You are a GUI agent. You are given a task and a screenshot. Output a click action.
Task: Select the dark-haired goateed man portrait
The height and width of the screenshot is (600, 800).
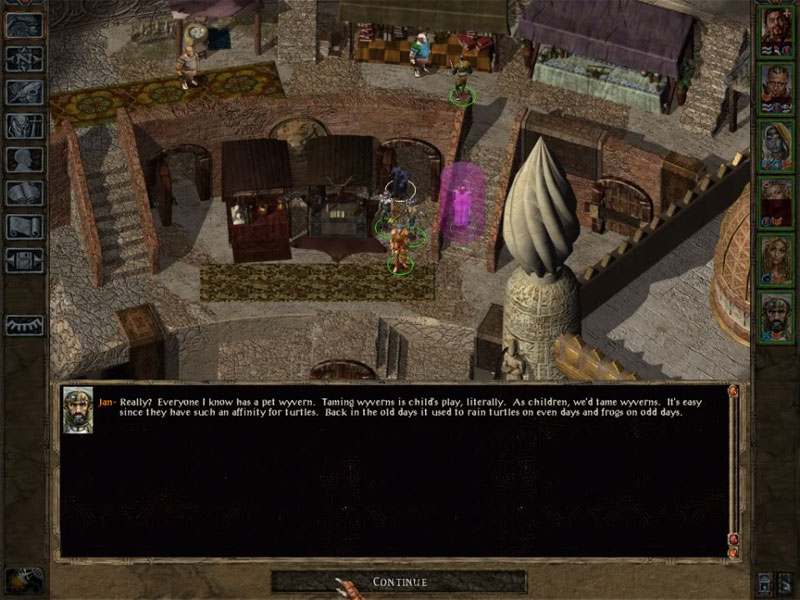click(776, 30)
